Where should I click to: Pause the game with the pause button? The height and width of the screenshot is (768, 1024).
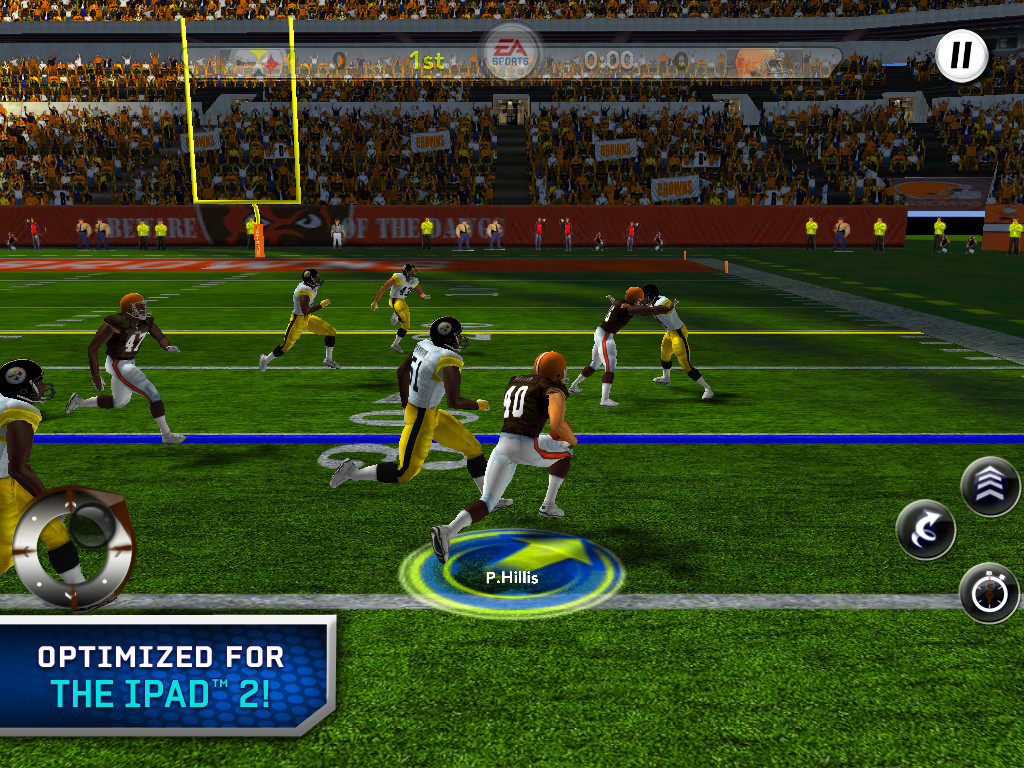pyautogui.click(x=962, y=56)
